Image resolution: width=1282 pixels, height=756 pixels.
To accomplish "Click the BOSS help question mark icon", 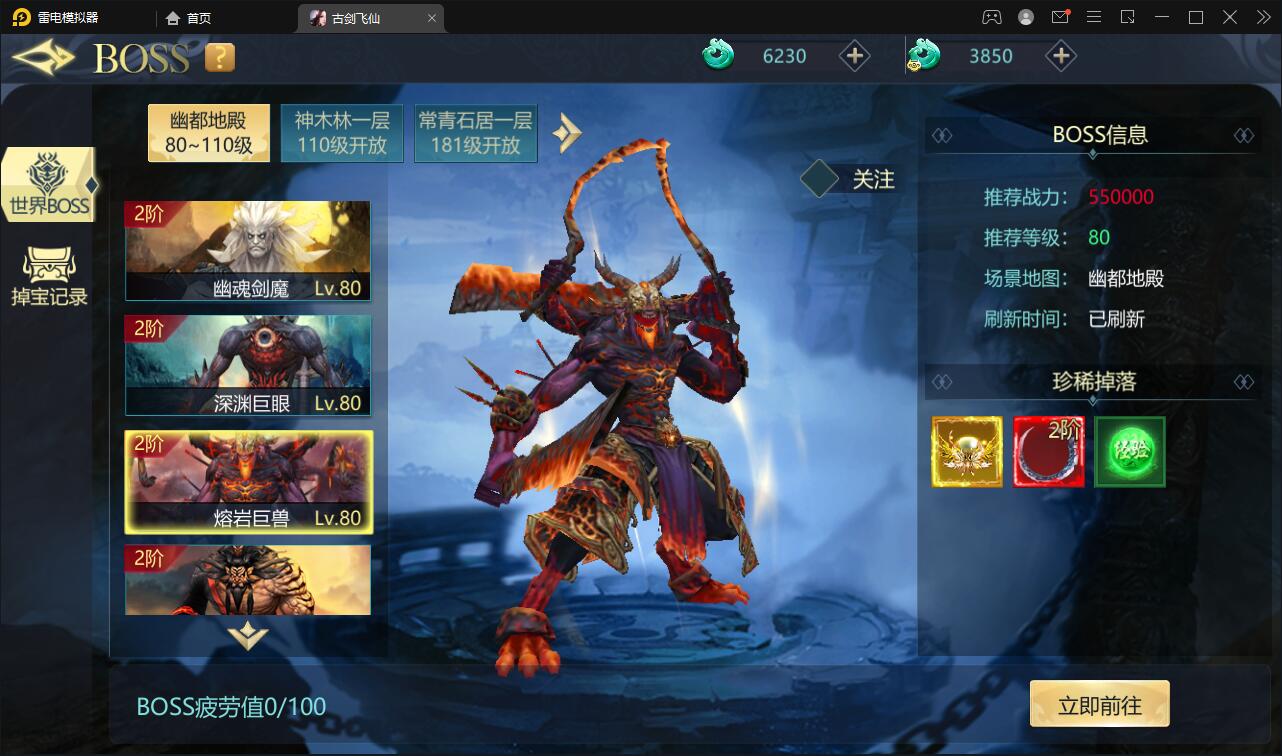I will click(x=218, y=57).
